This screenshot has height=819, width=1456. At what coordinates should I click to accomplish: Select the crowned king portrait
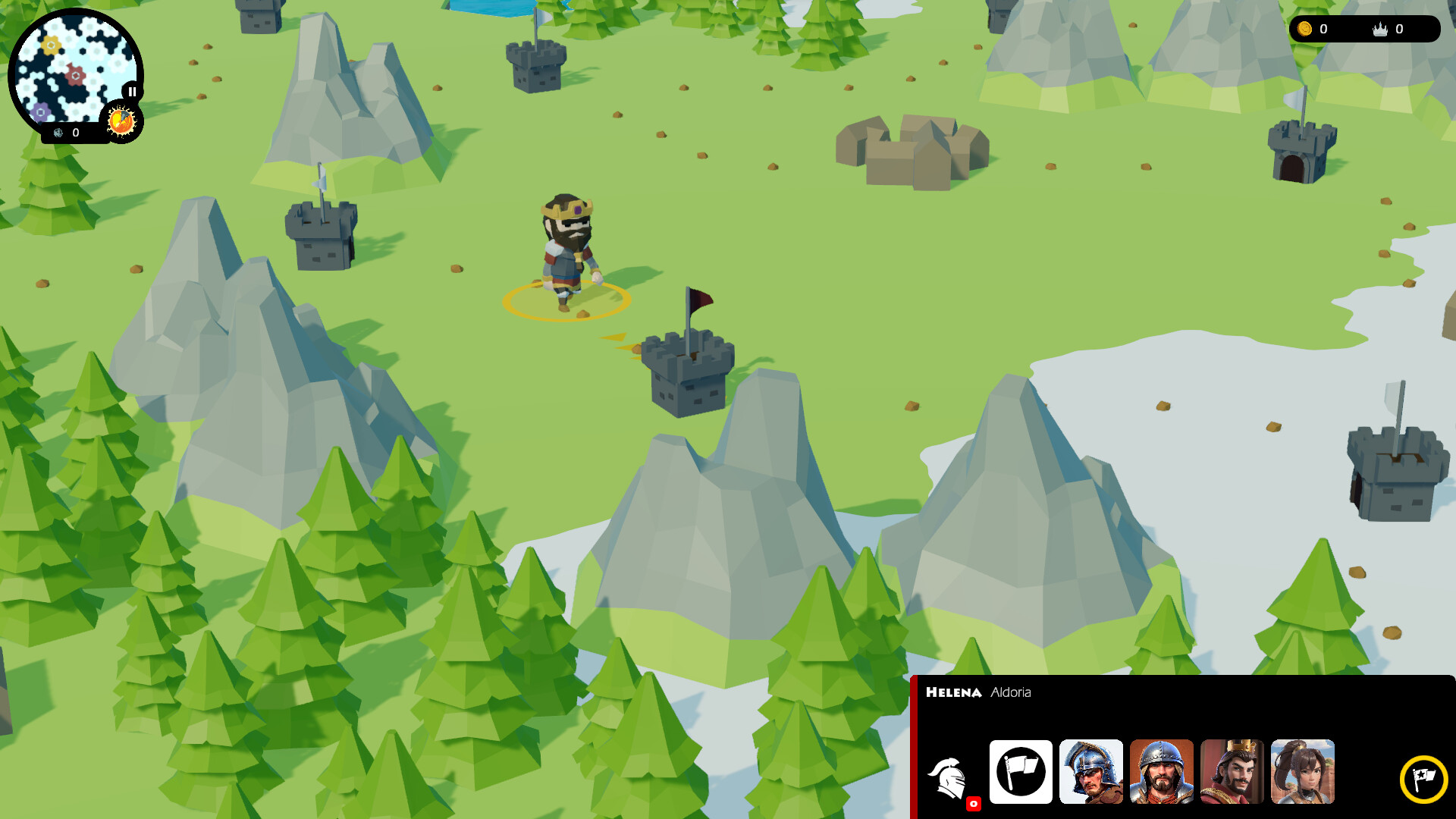tap(1232, 773)
